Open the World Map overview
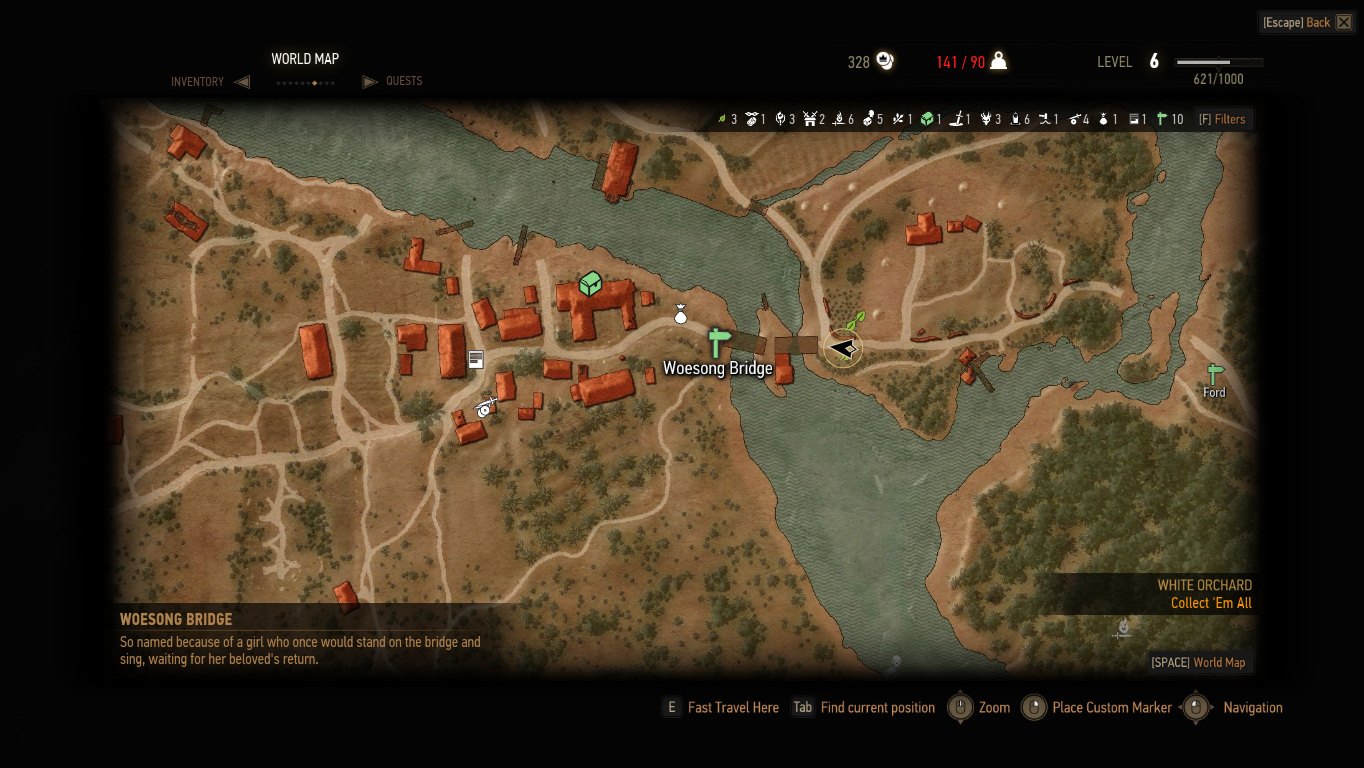Screen dimensions: 1364x768 tap(1198, 662)
